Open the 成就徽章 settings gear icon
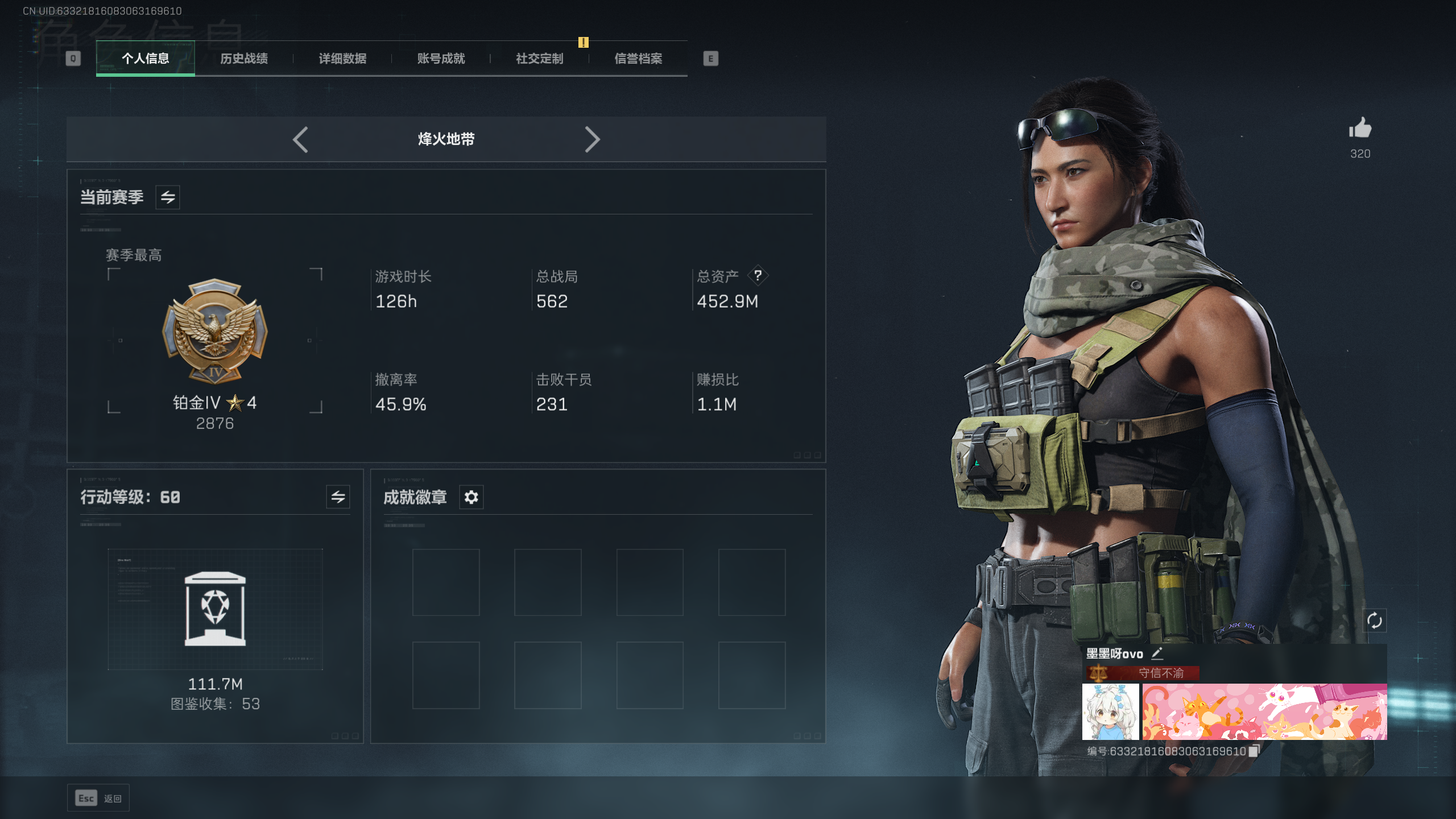1456x819 pixels. [470, 497]
